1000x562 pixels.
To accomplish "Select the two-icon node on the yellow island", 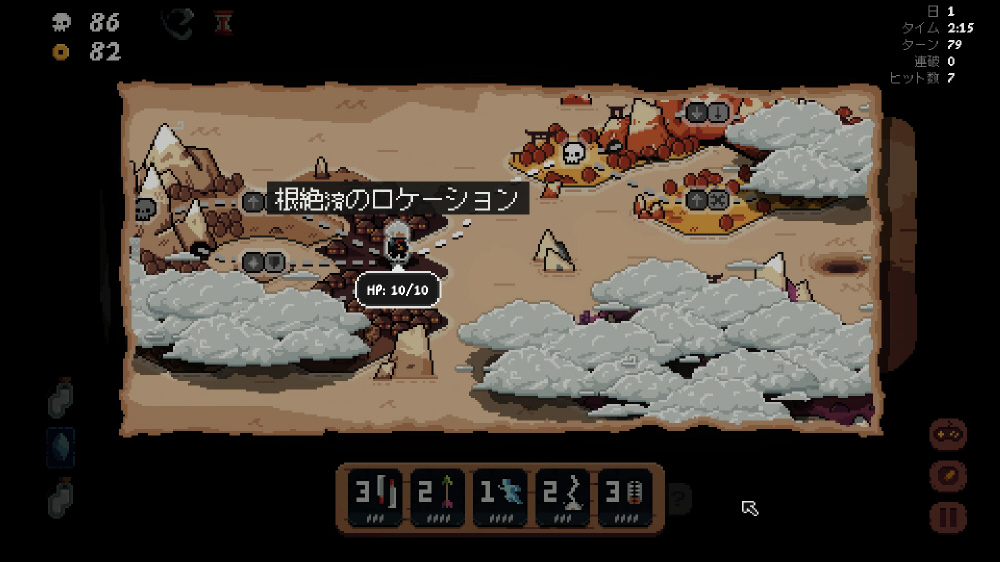I will coord(707,199).
